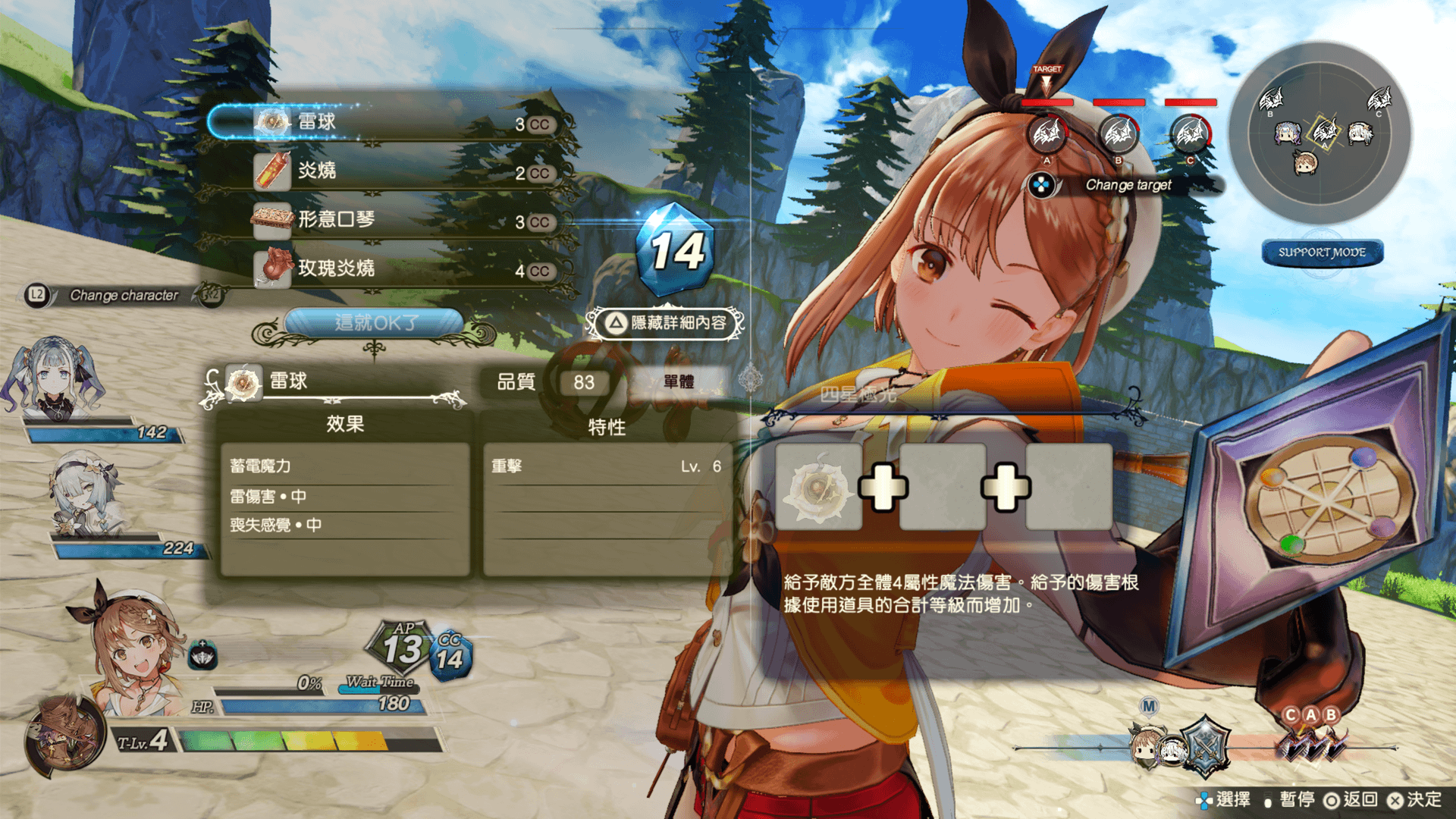
Task: Select the 雷球 item in the list
Action: tap(387, 122)
